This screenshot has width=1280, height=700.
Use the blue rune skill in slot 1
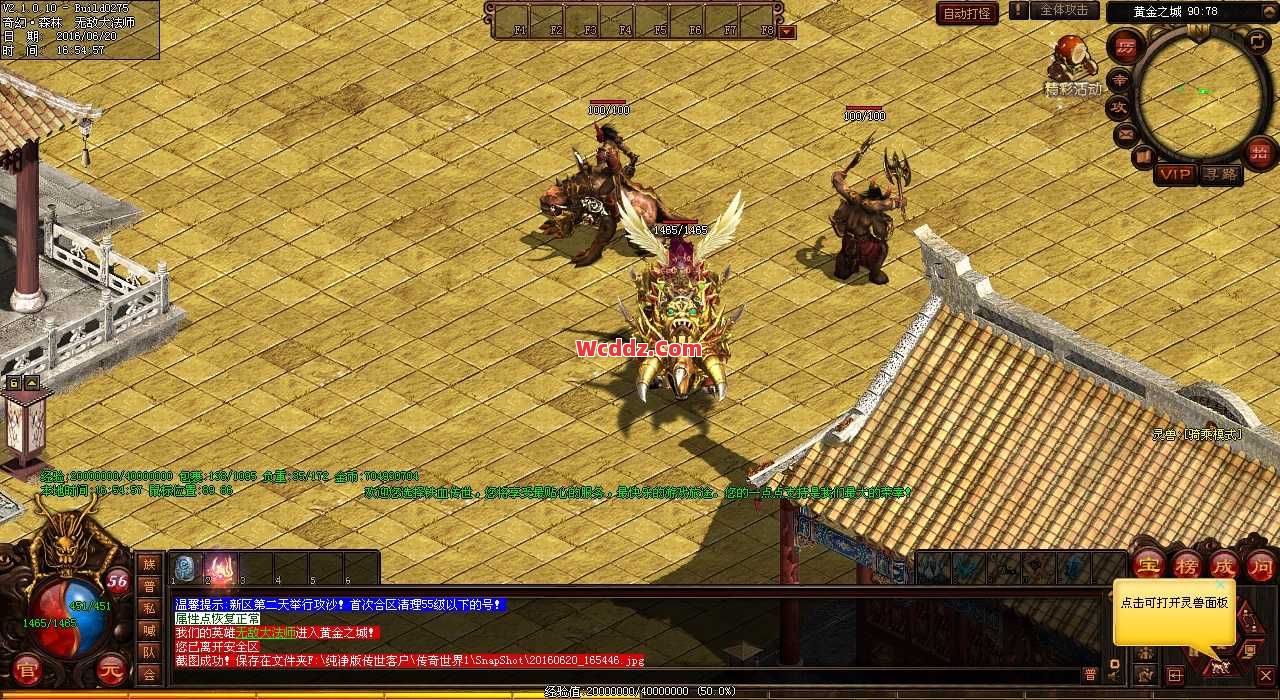pyautogui.click(x=187, y=568)
